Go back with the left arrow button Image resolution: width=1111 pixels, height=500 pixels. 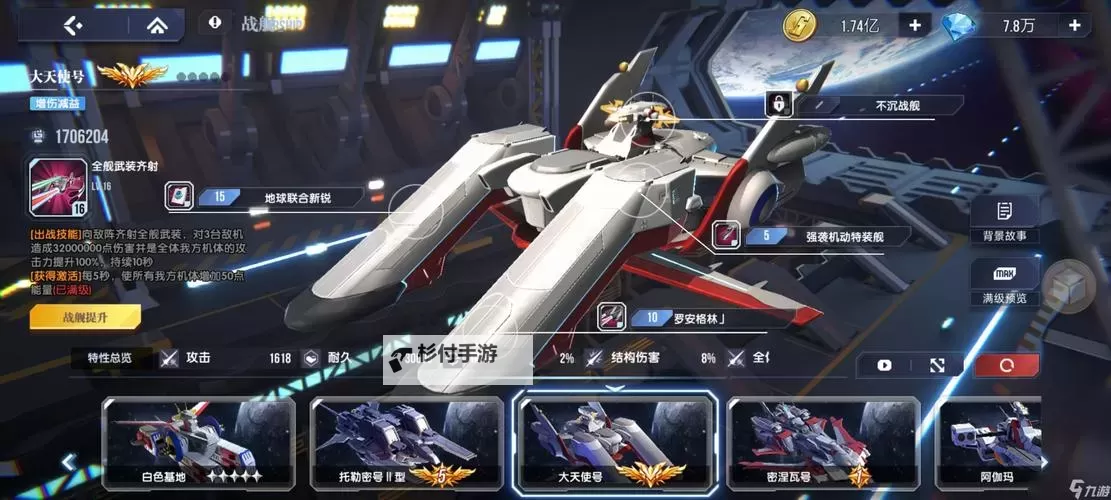(x=71, y=26)
